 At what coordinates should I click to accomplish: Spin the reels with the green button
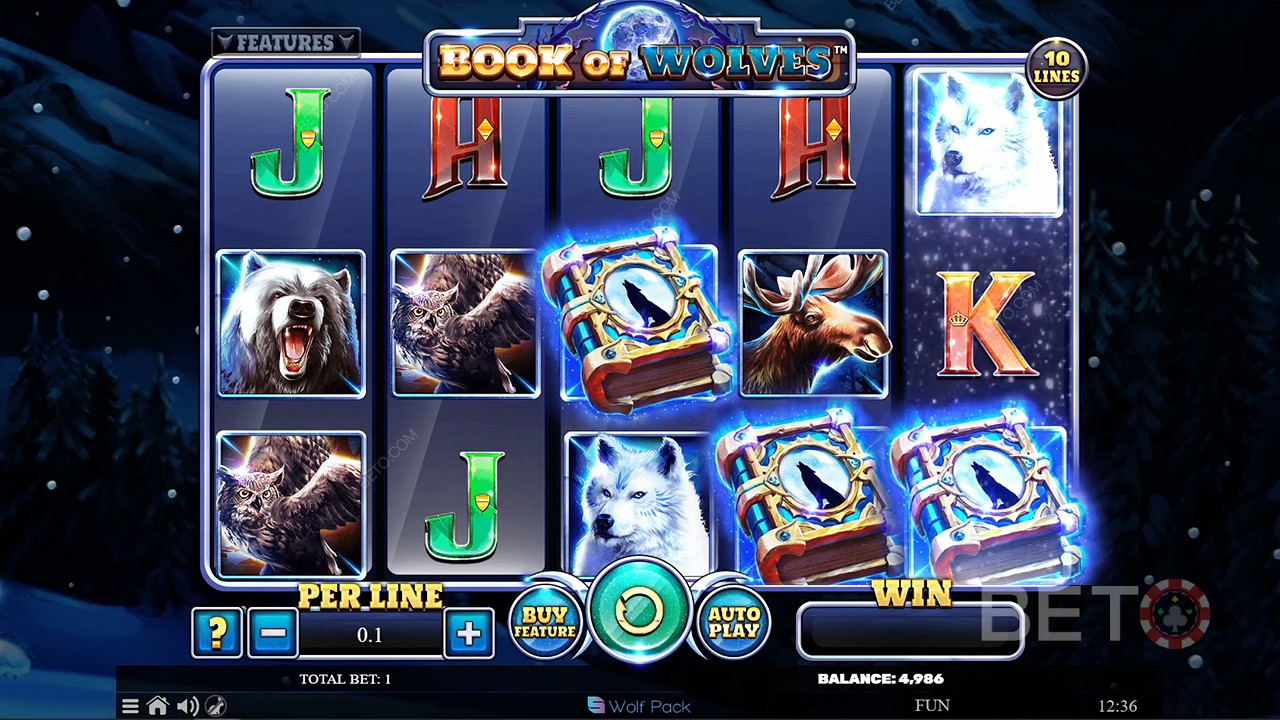[x=640, y=610]
